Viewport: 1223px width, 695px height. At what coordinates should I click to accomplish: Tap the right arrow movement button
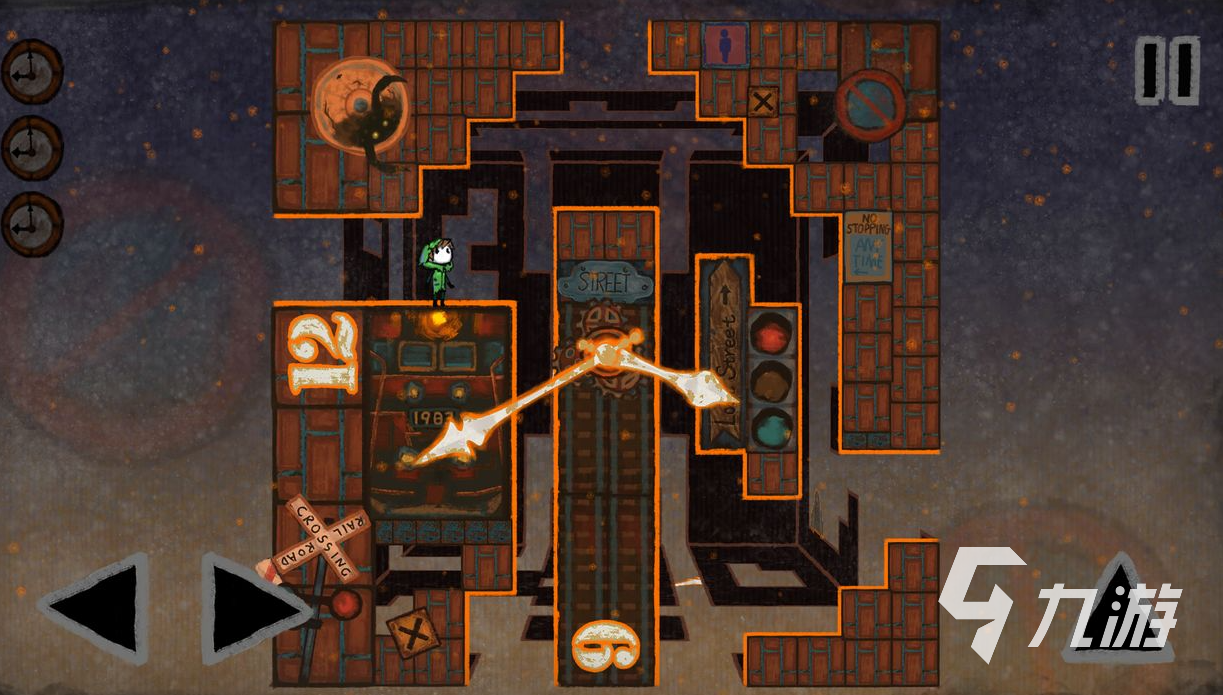coord(253,608)
